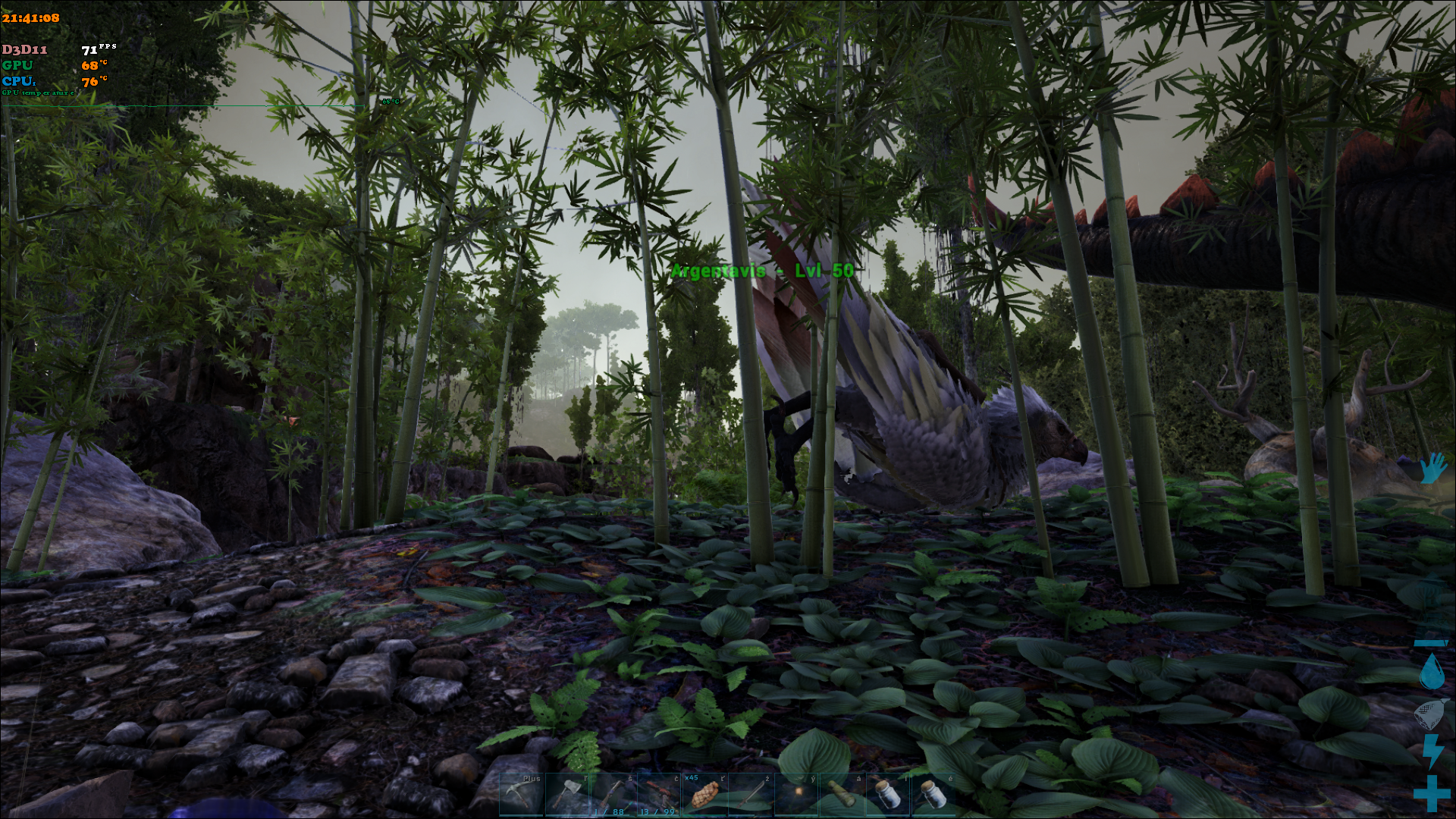Equip the sword from the hotbar
The width and height of the screenshot is (1456, 819).
pos(750,795)
